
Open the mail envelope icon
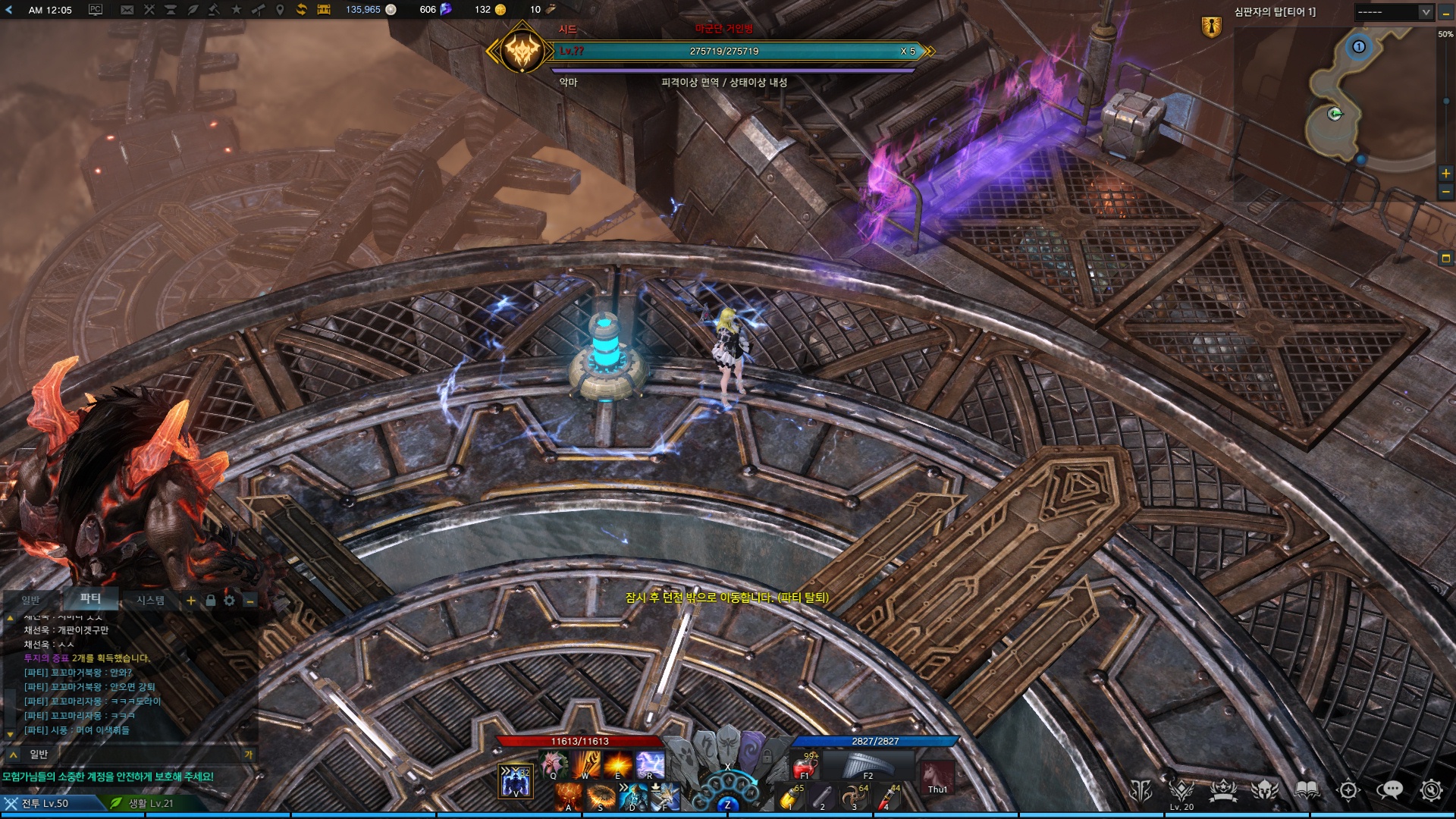click(x=127, y=10)
